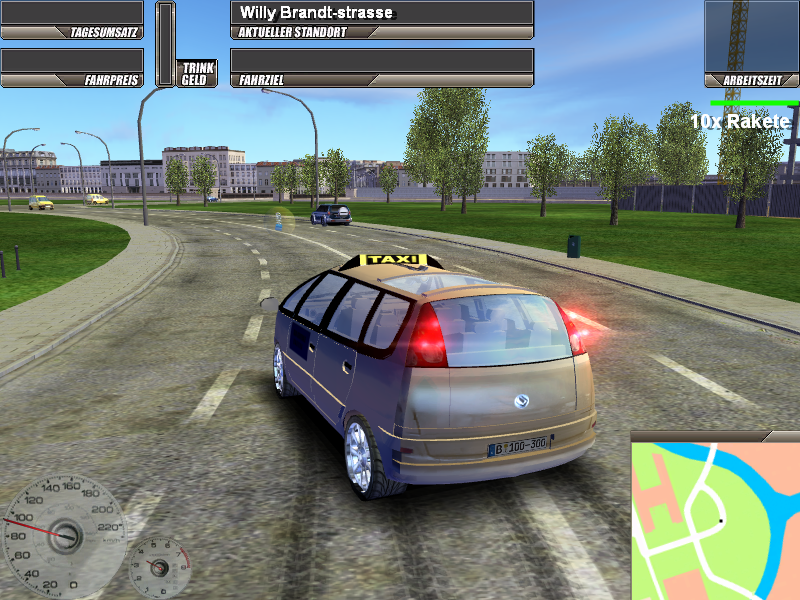
Task: Click the Aktueller Standort location panel
Action: [381, 19]
